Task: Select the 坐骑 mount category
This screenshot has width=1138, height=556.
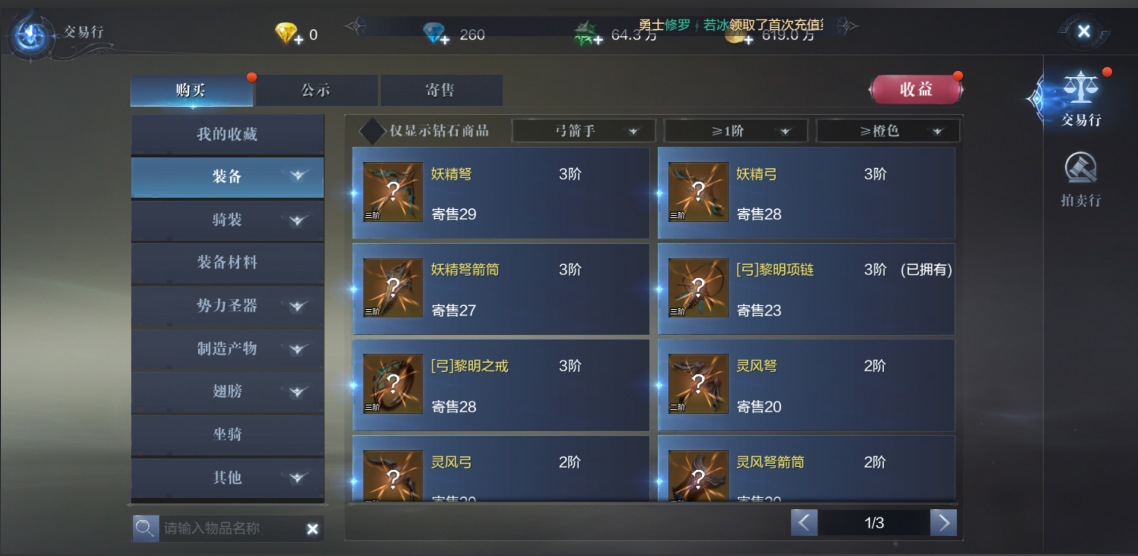Action: [x=227, y=435]
